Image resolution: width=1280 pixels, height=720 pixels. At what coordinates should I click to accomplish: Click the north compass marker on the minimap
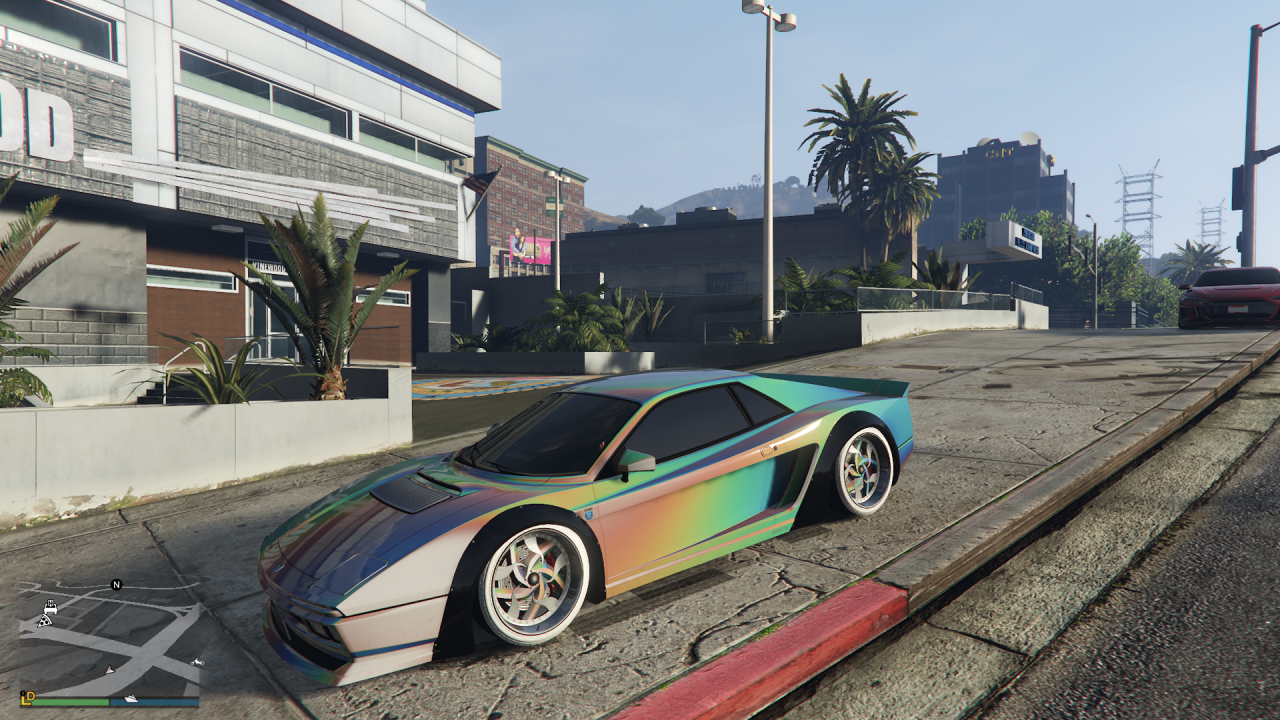click(116, 585)
